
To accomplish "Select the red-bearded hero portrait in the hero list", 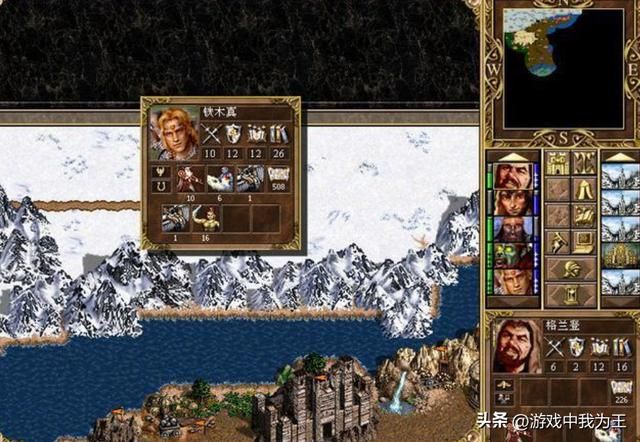I will tap(512, 176).
